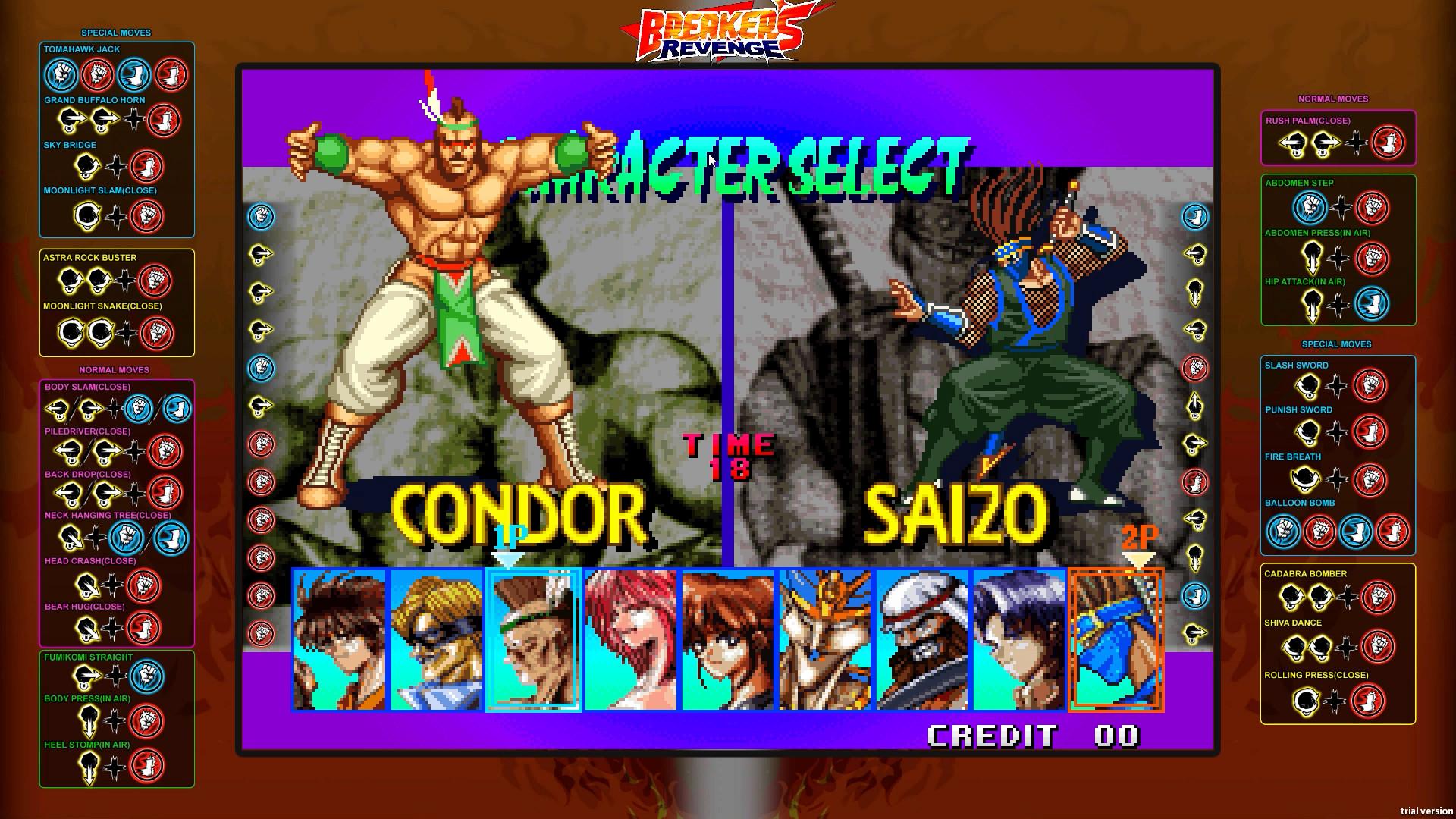Click the red special icon beside Fire Breath

point(1370,481)
